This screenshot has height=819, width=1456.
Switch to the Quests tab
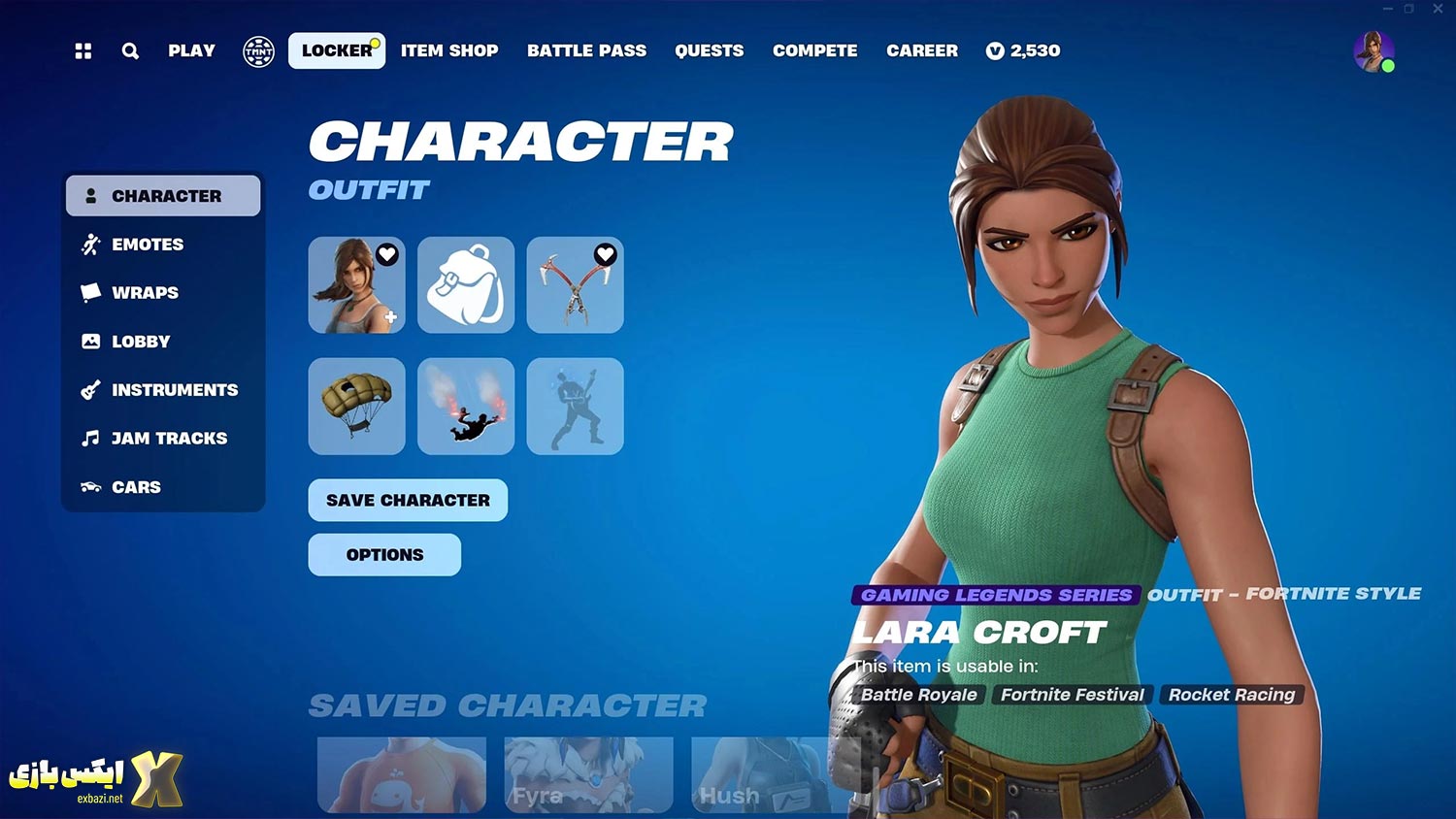(709, 51)
